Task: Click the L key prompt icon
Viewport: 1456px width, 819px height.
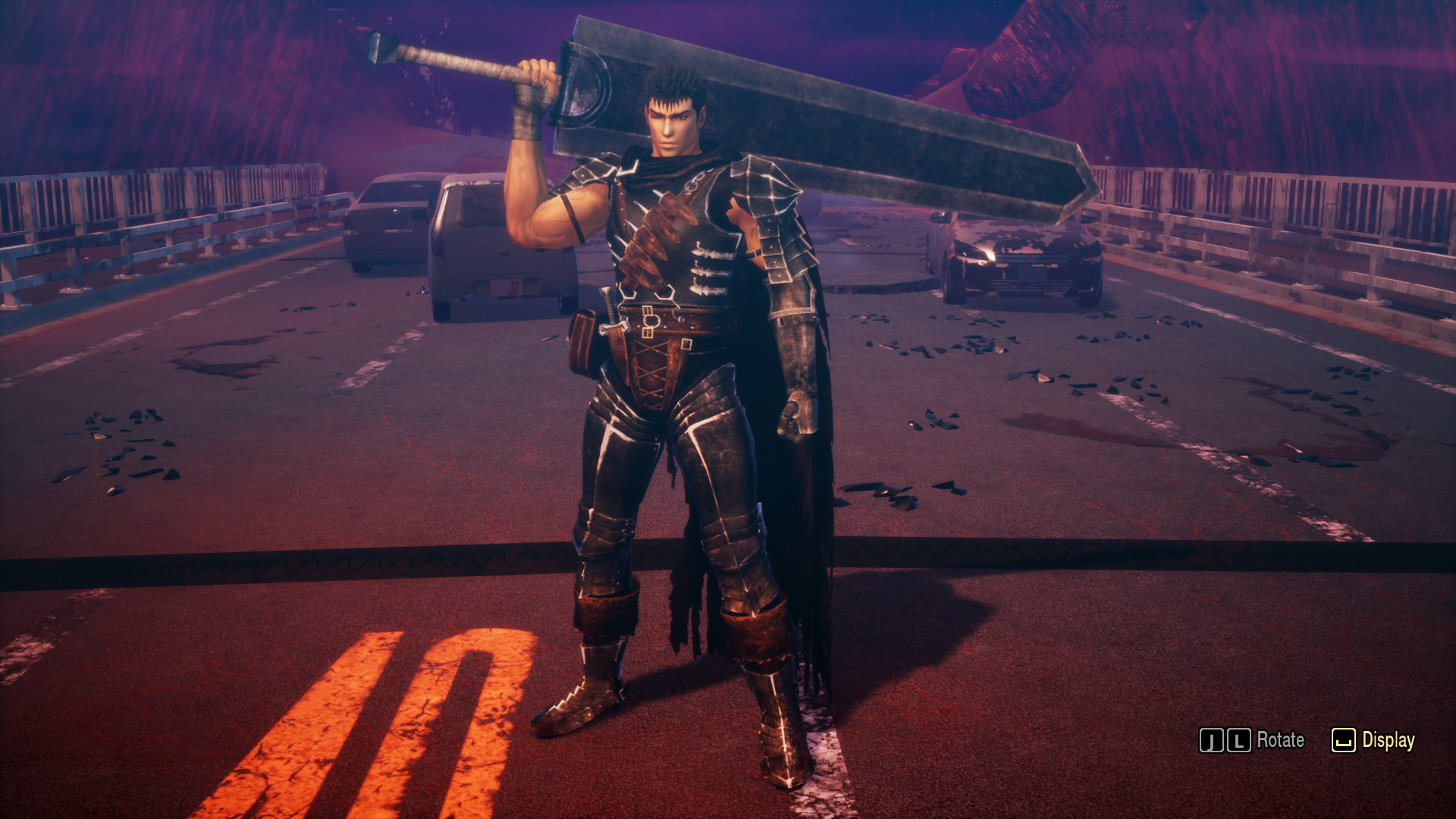Action: point(1239,739)
